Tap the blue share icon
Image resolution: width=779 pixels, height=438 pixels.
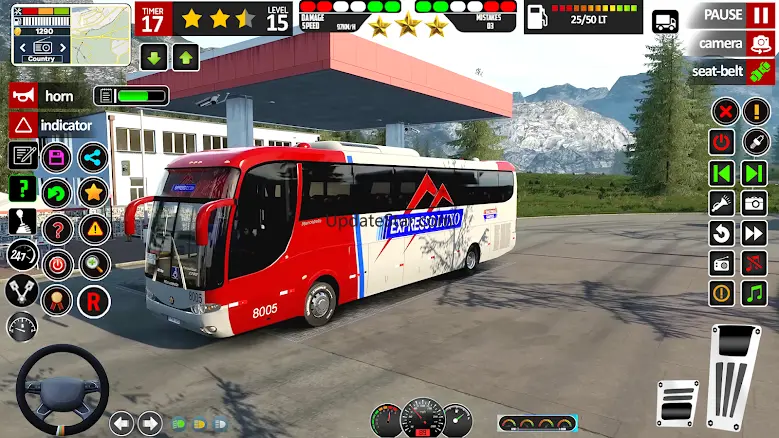pos(93,157)
